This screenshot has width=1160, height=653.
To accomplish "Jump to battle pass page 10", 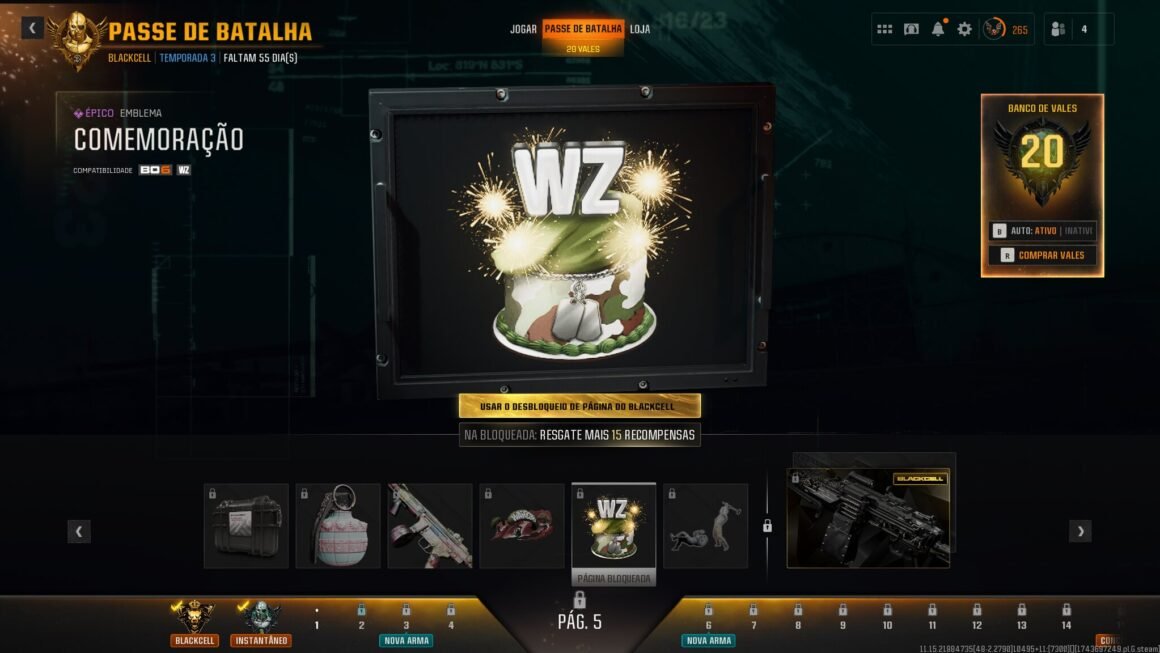I will [x=887, y=618].
